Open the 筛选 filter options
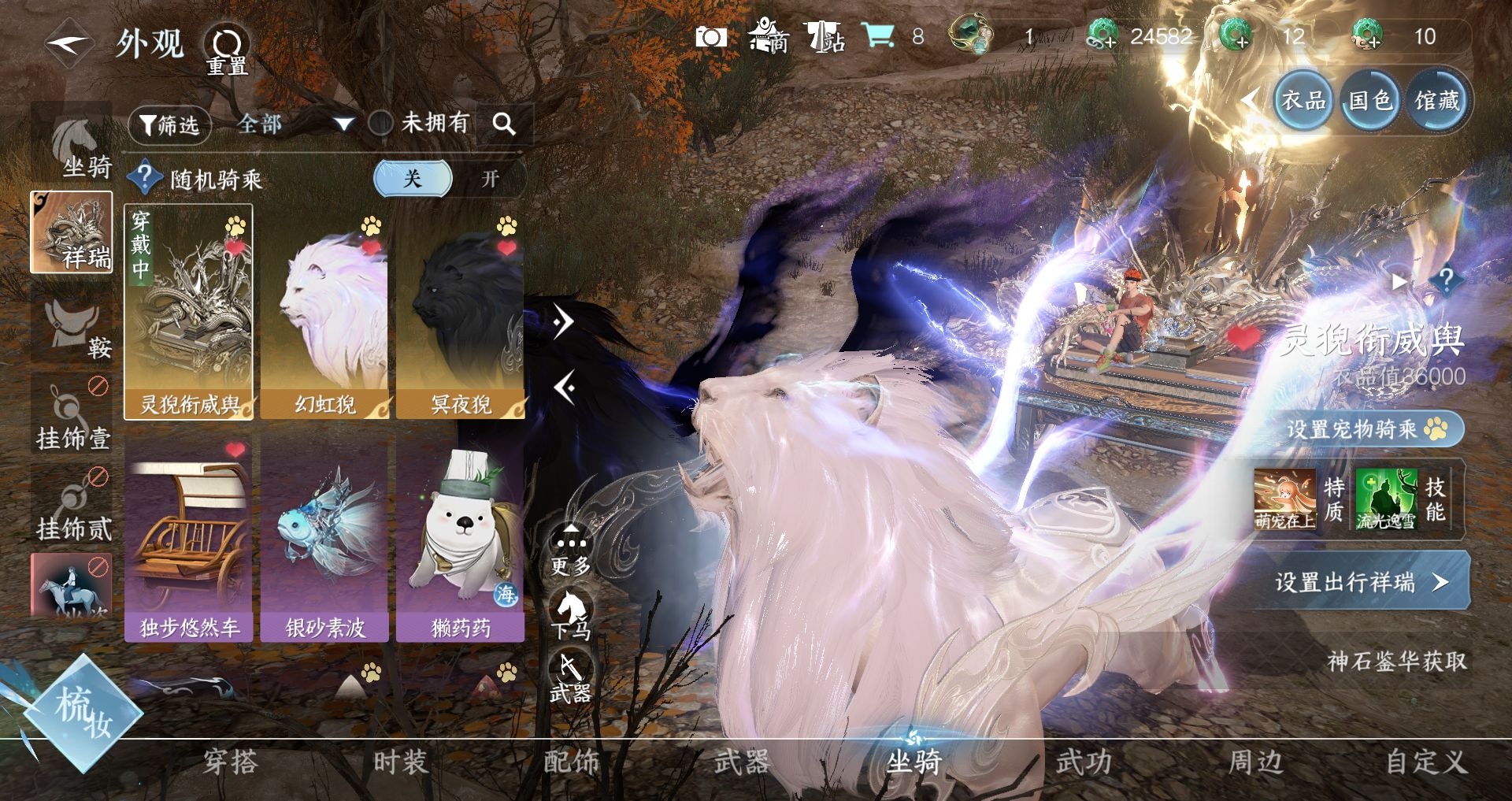Viewport: 1512px width, 801px height. pyautogui.click(x=169, y=124)
